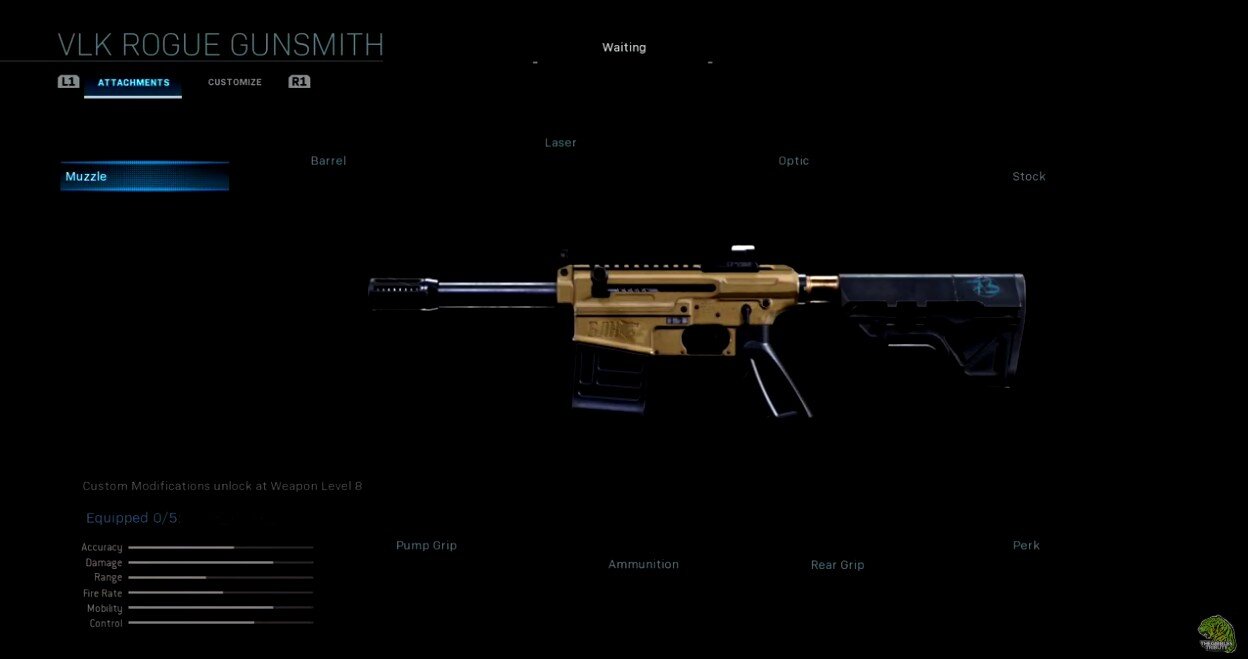Open the Pump Grip attachment slot
The image size is (1248, 659).
click(x=426, y=546)
